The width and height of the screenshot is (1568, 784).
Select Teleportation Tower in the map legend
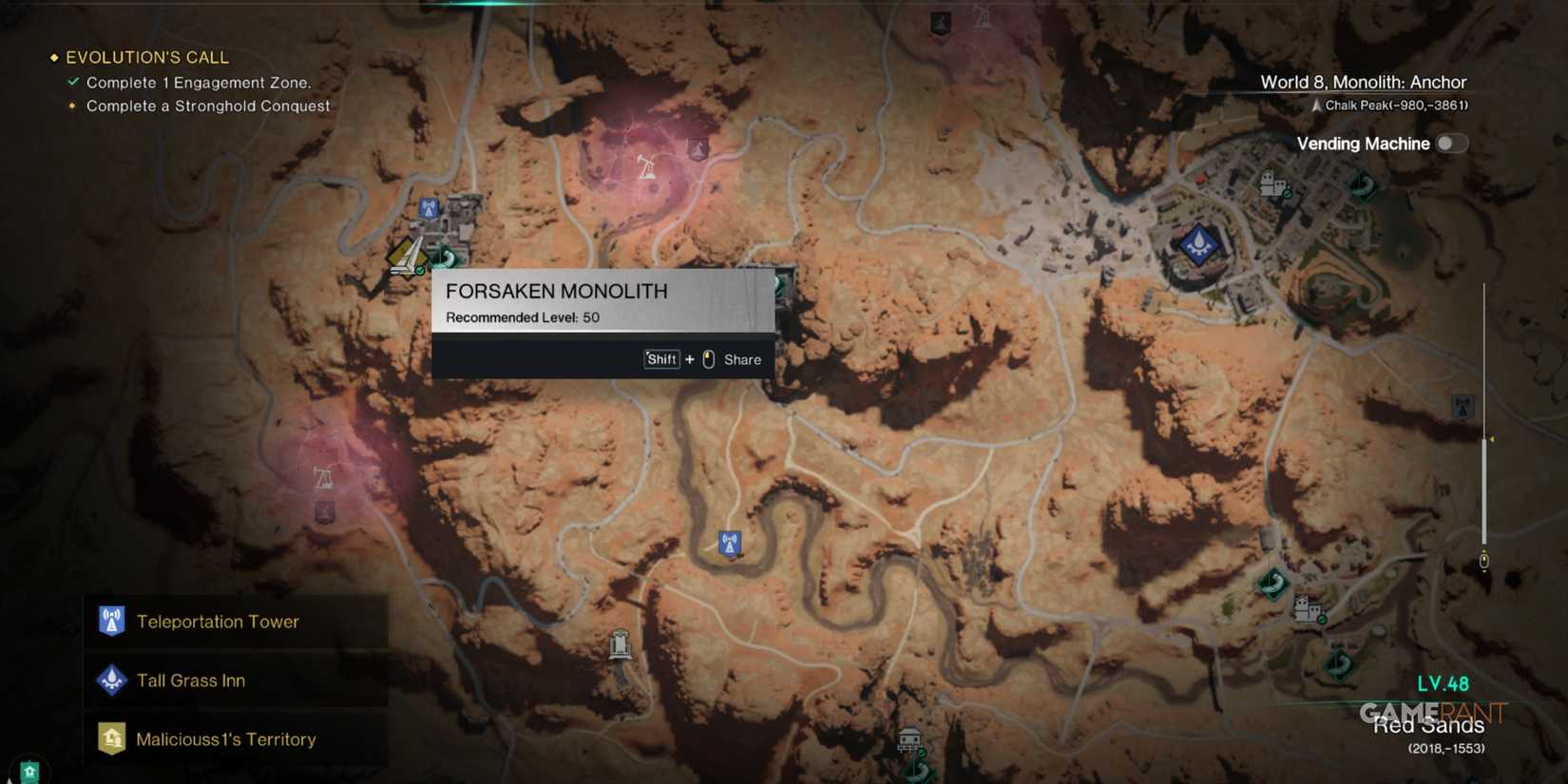(219, 621)
